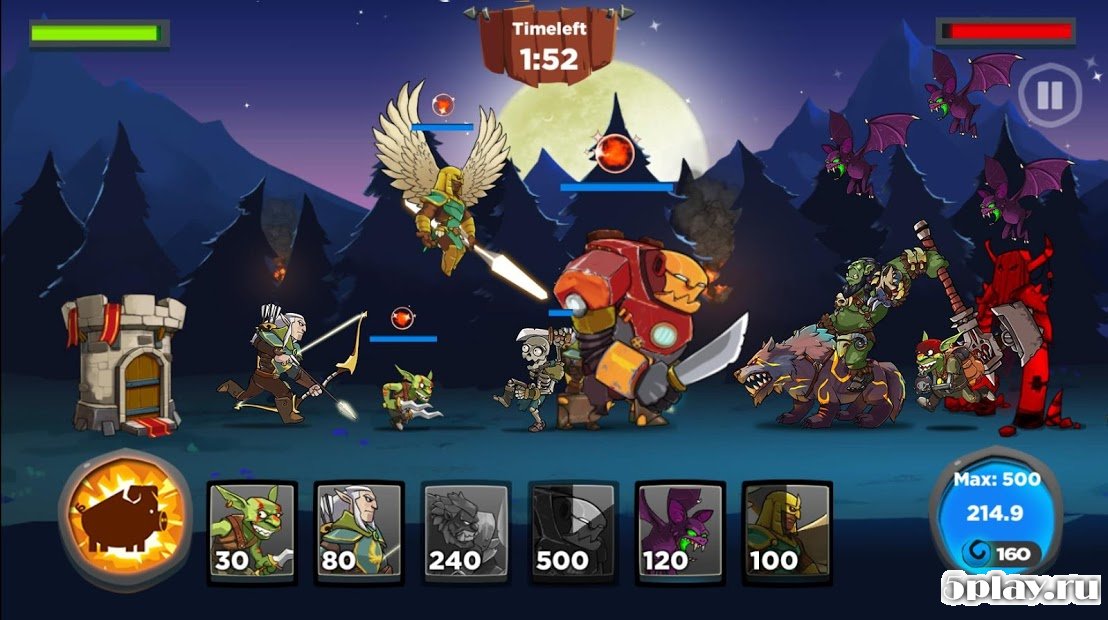Image resolution: width=1108 pixels, height=620 pixels.
Task: Deploy the elf archer costing 80
Action: click(x=359, y=532)
